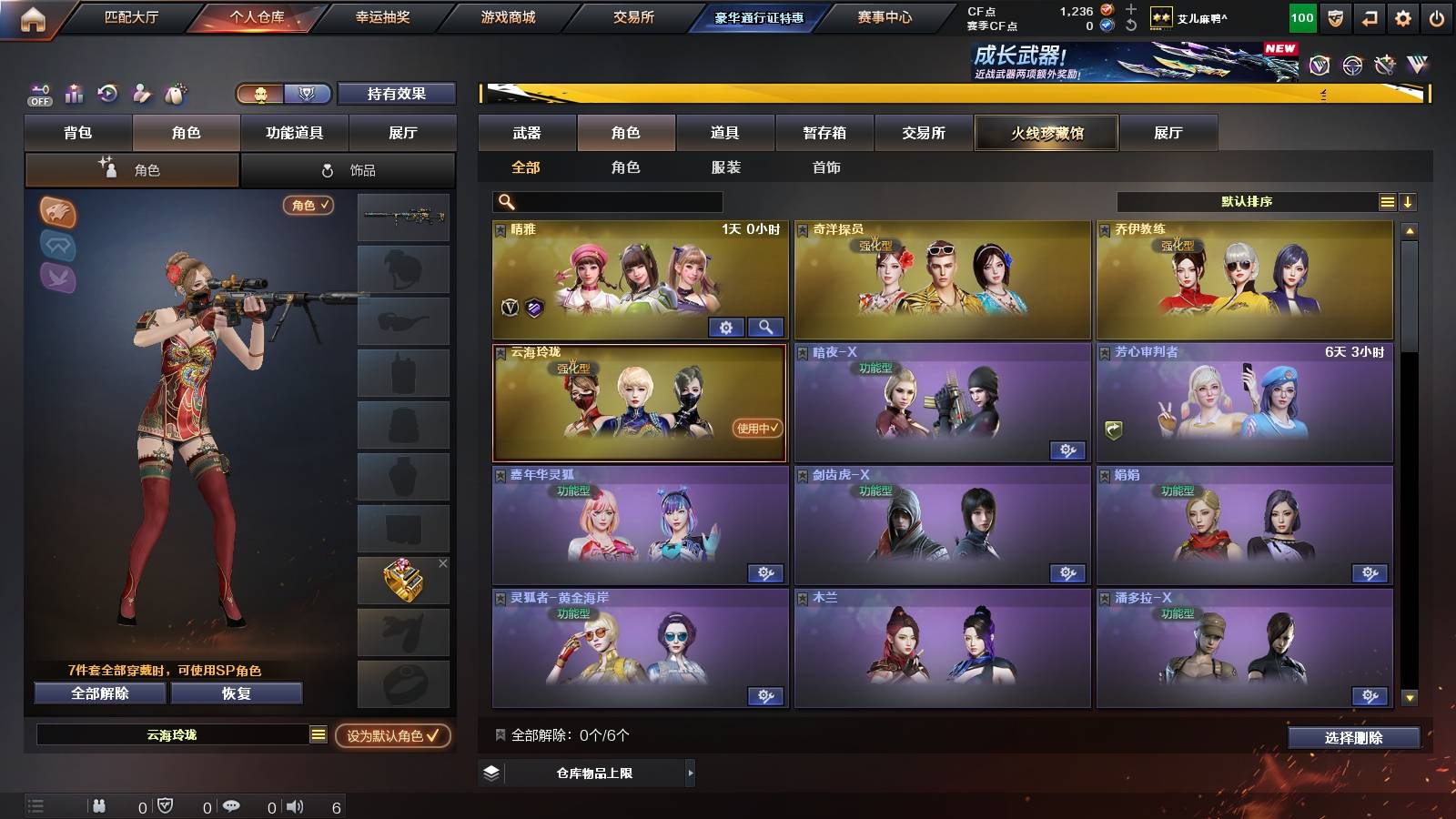Click the speaker icon in the bottom status bar
Screen dimensions: 1456x819
[298, 804]
